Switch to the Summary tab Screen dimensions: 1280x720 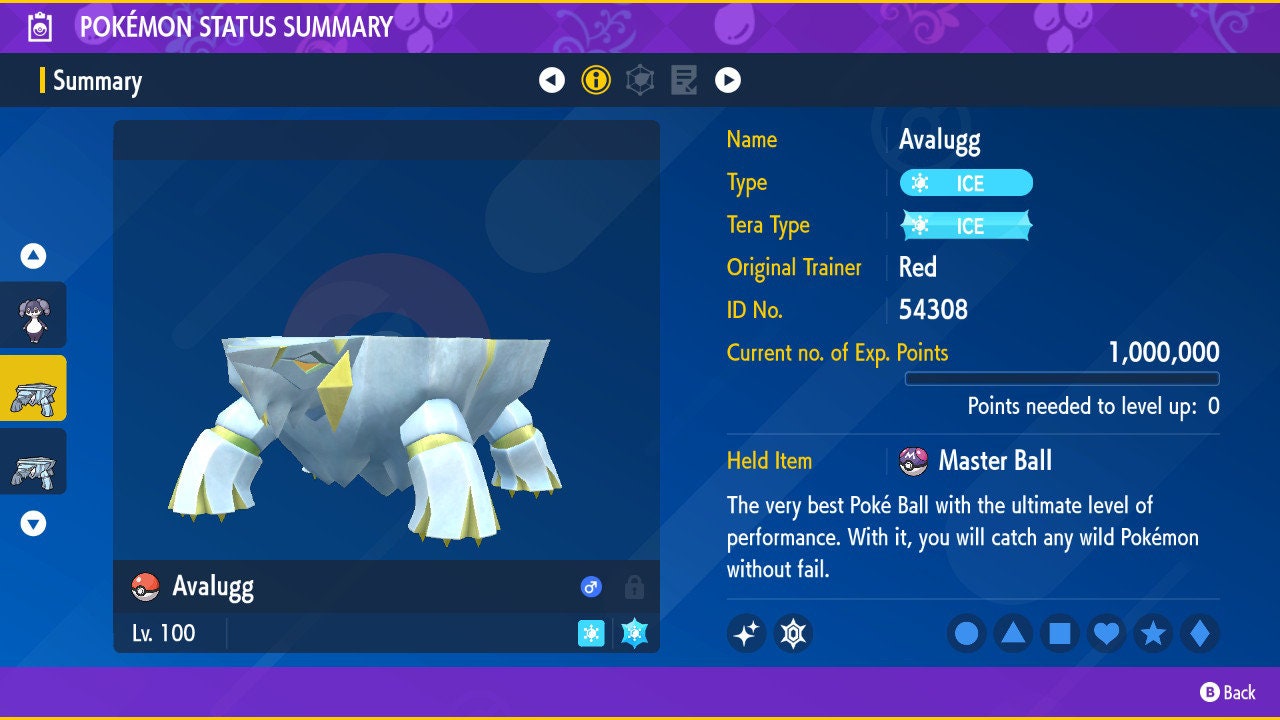[x=97, y=81]
